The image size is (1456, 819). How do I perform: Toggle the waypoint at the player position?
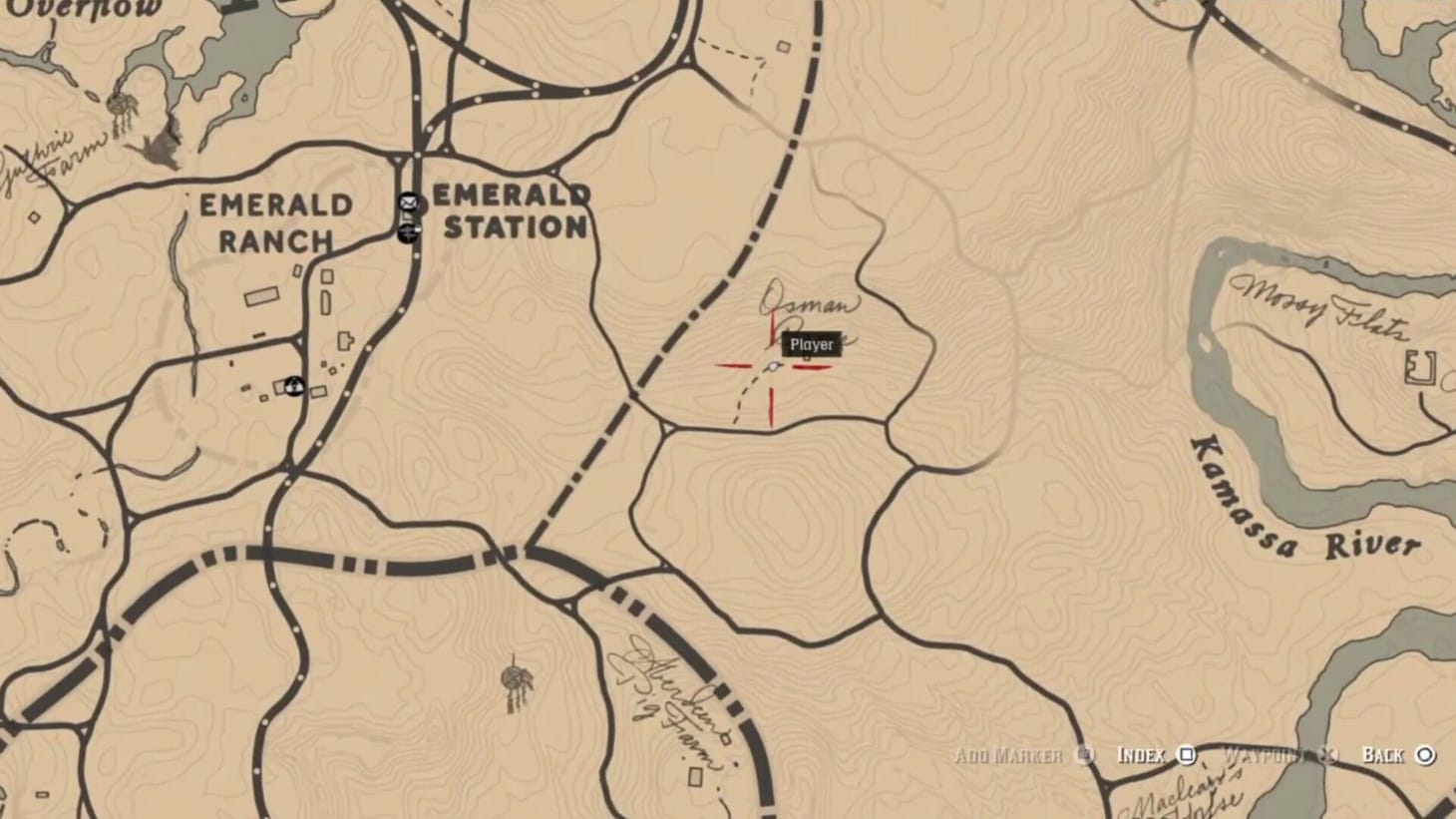coord(1326,755)
